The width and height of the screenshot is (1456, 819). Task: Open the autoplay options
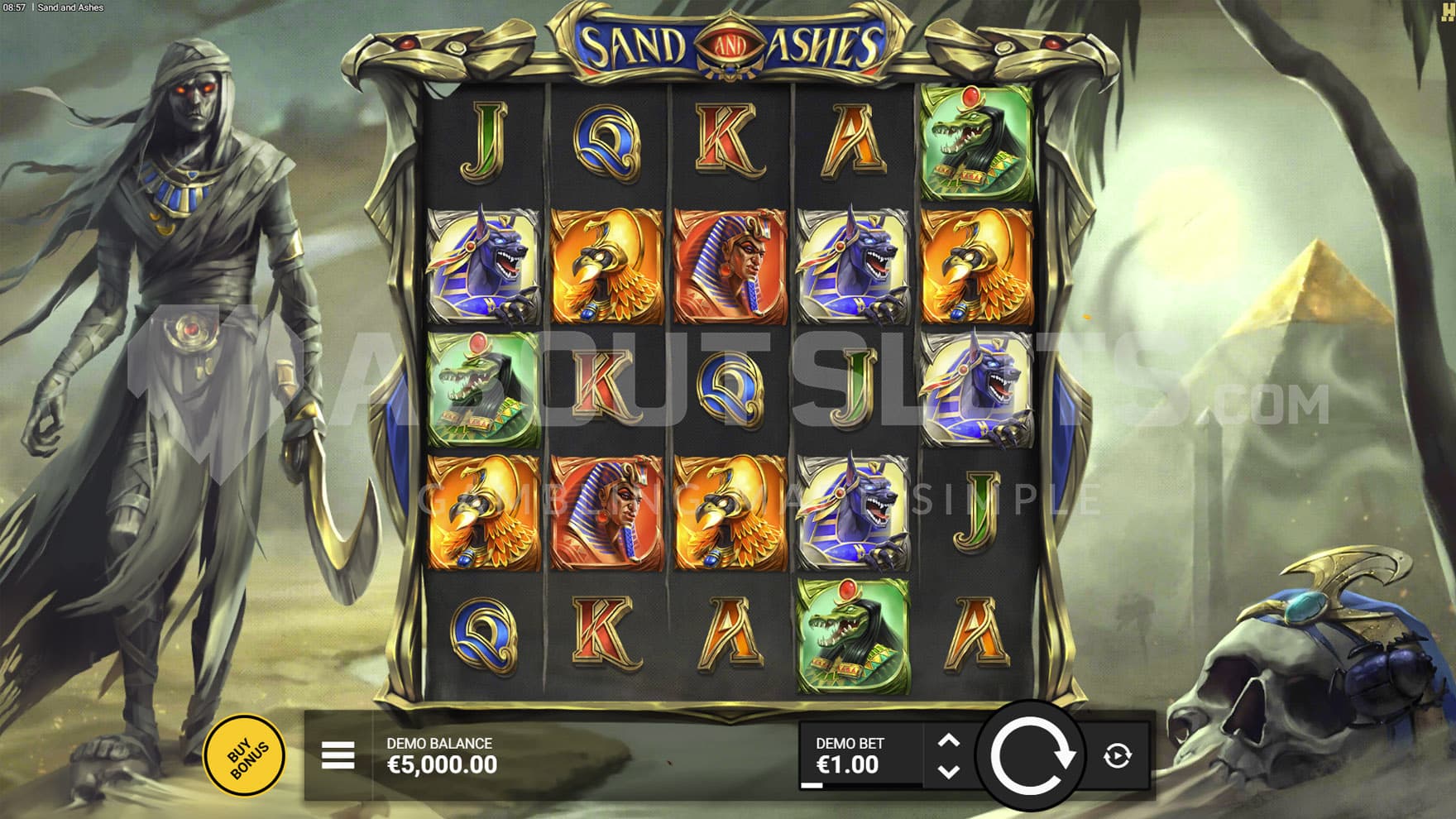1117,755
